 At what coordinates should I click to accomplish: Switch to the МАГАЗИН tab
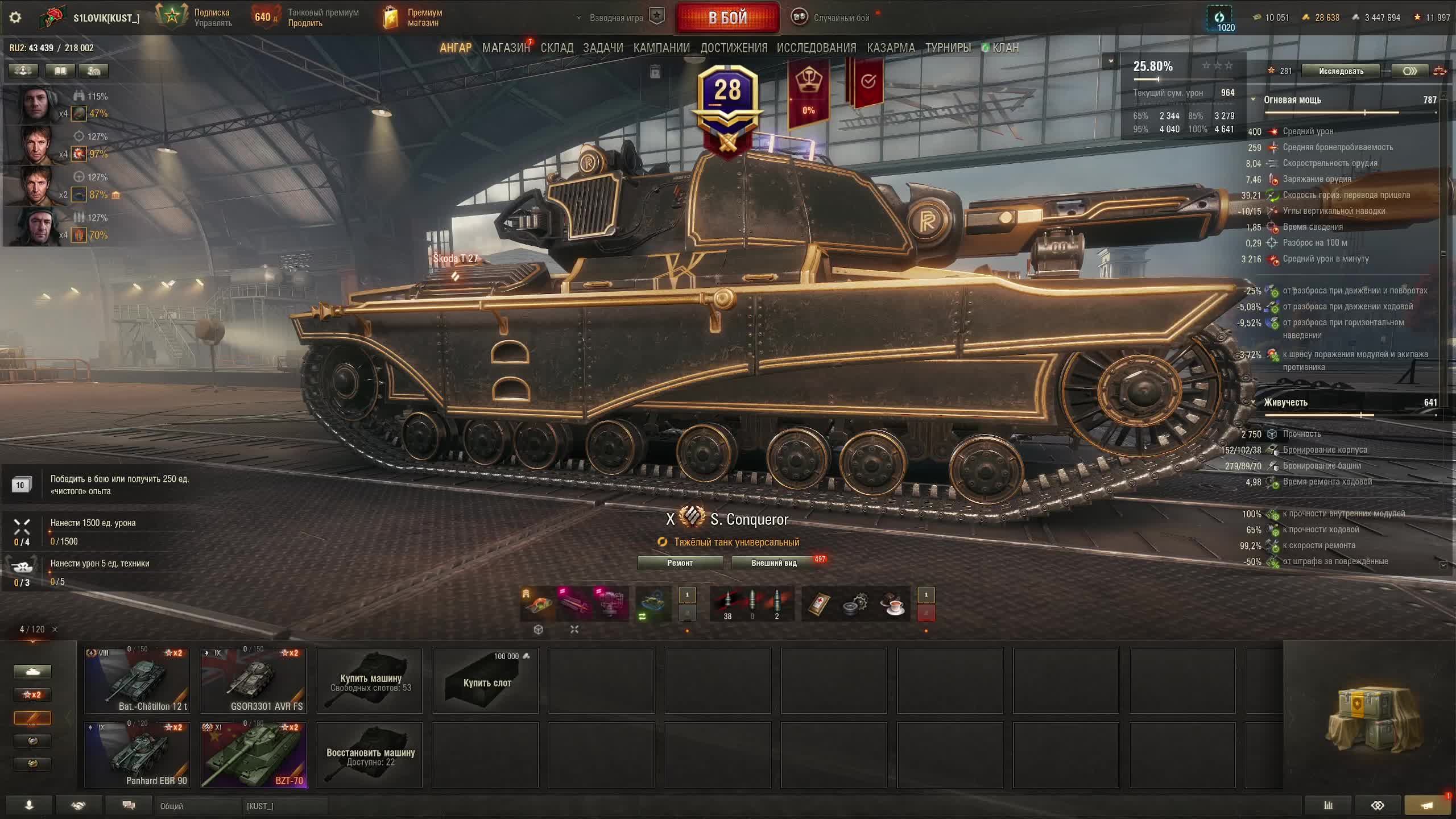pos(505,48)
